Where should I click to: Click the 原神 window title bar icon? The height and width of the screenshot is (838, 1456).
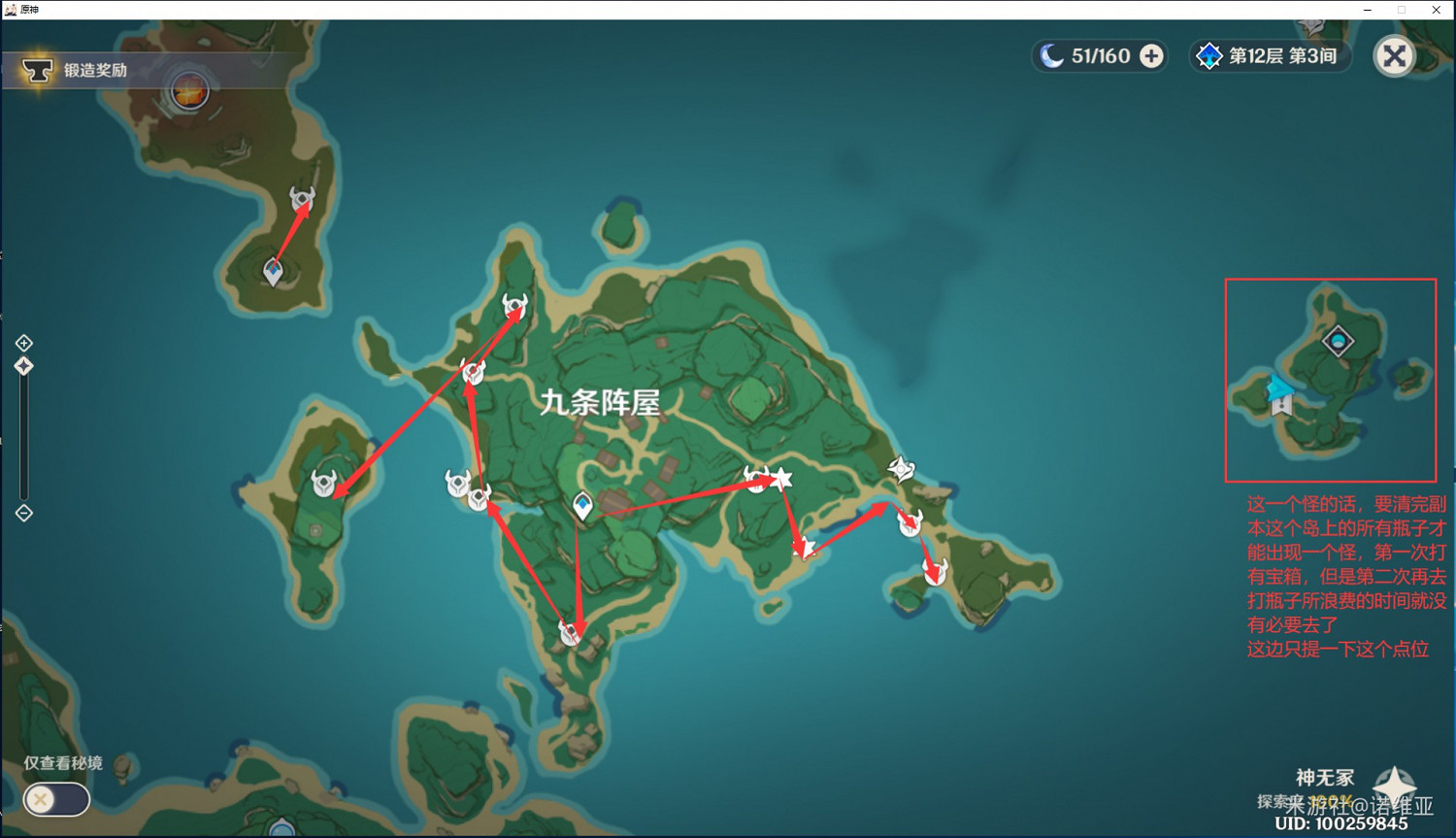[10, 9]
